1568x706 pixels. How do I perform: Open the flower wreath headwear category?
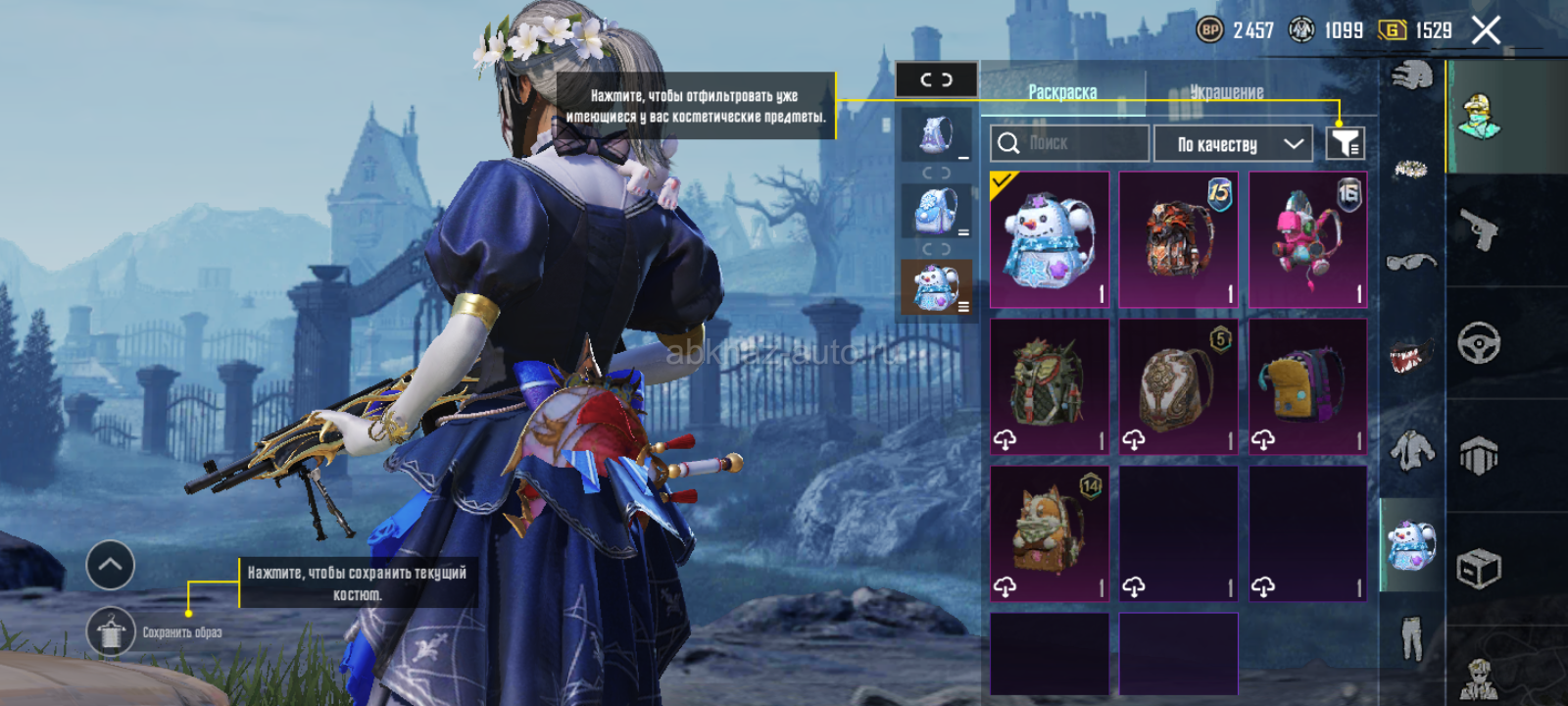click(x=1411, y=170)
